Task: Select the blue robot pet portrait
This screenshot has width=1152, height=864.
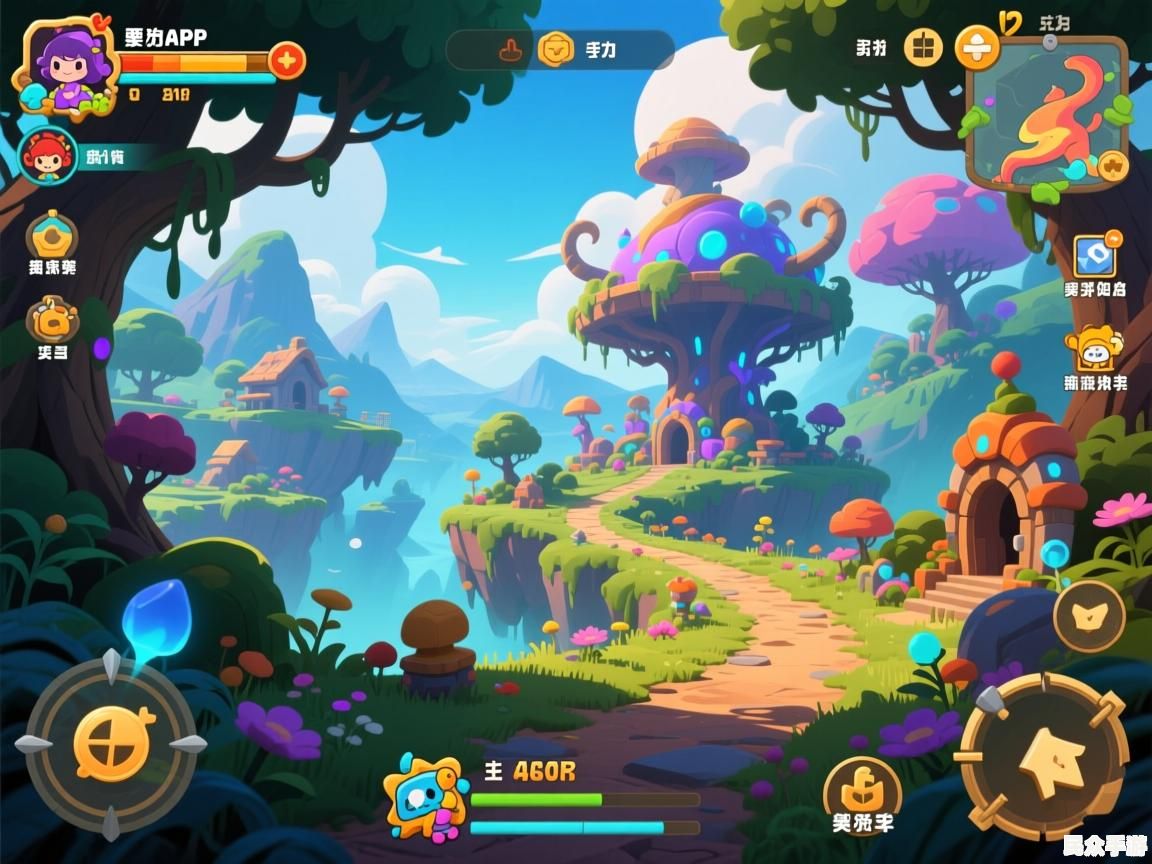Action: (428, 798)
